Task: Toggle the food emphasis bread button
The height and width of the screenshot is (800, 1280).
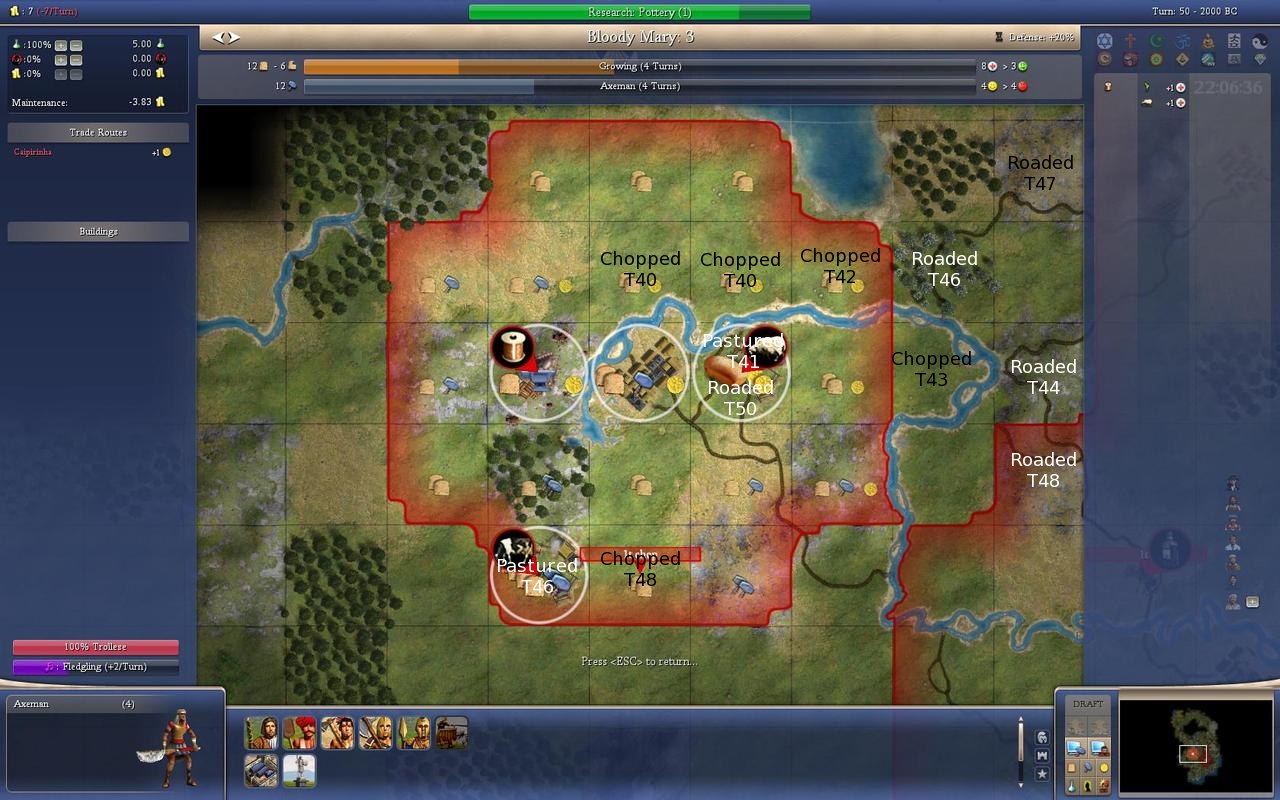Action: [x=1071, y=767]
